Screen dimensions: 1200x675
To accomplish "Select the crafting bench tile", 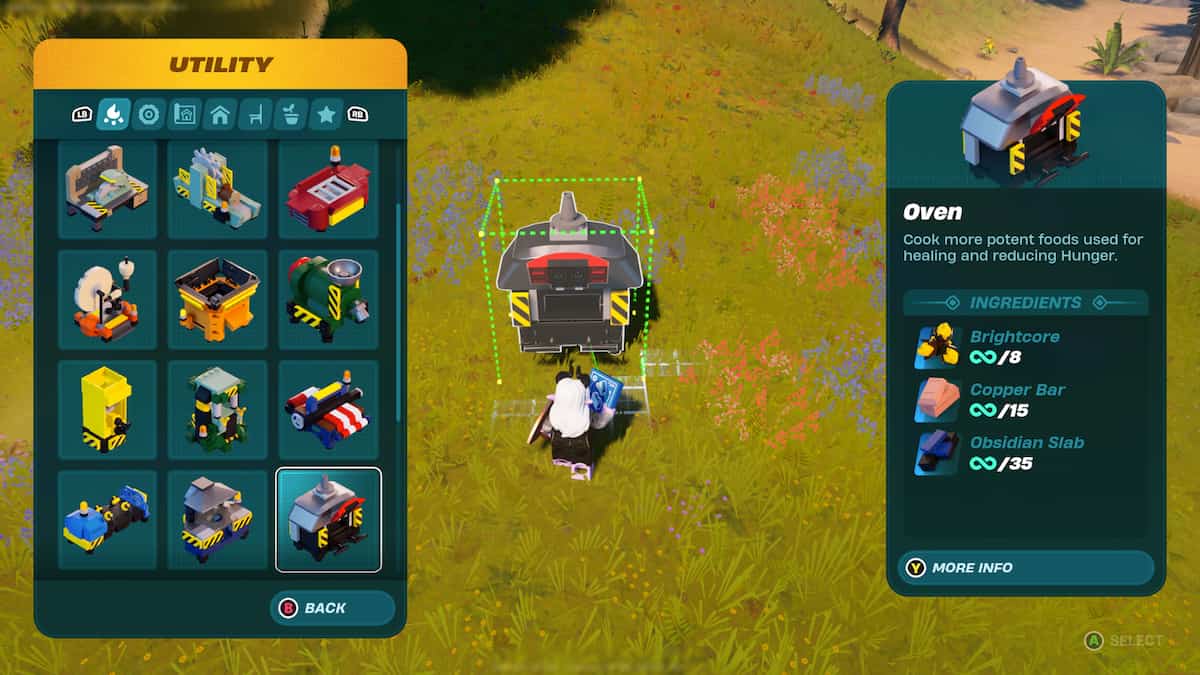I will (107, 189).
